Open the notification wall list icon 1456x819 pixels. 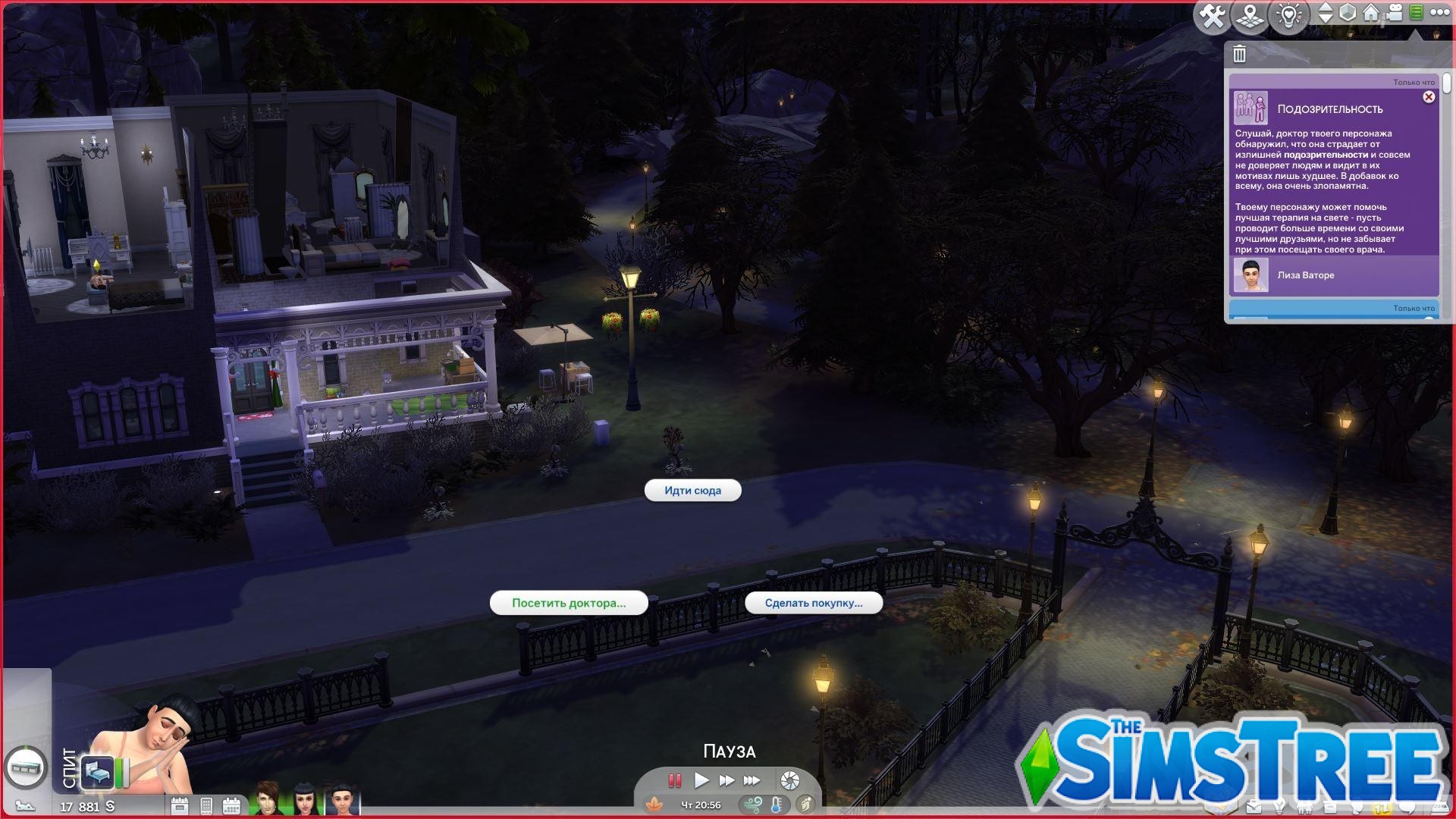[x=1416, y=13]
